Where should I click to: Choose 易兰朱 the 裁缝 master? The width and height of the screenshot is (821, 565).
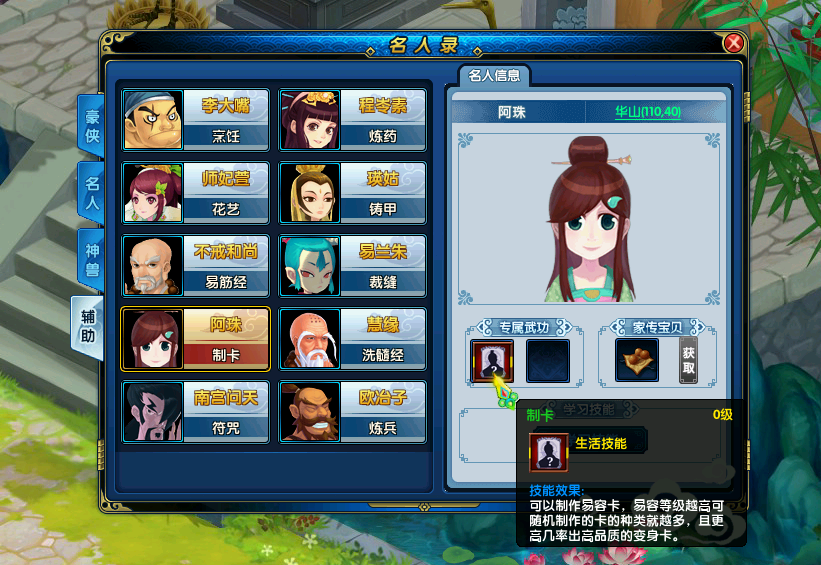352,266
